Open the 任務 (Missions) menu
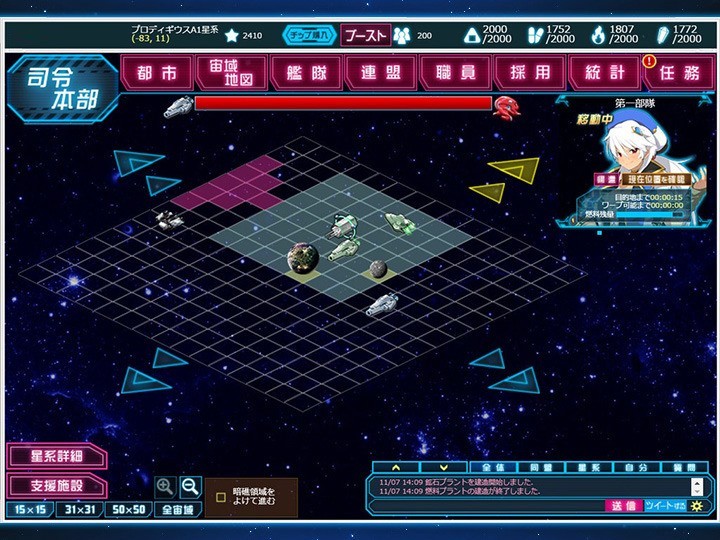Viewport: 720px width, 540px height. [680, 73]
